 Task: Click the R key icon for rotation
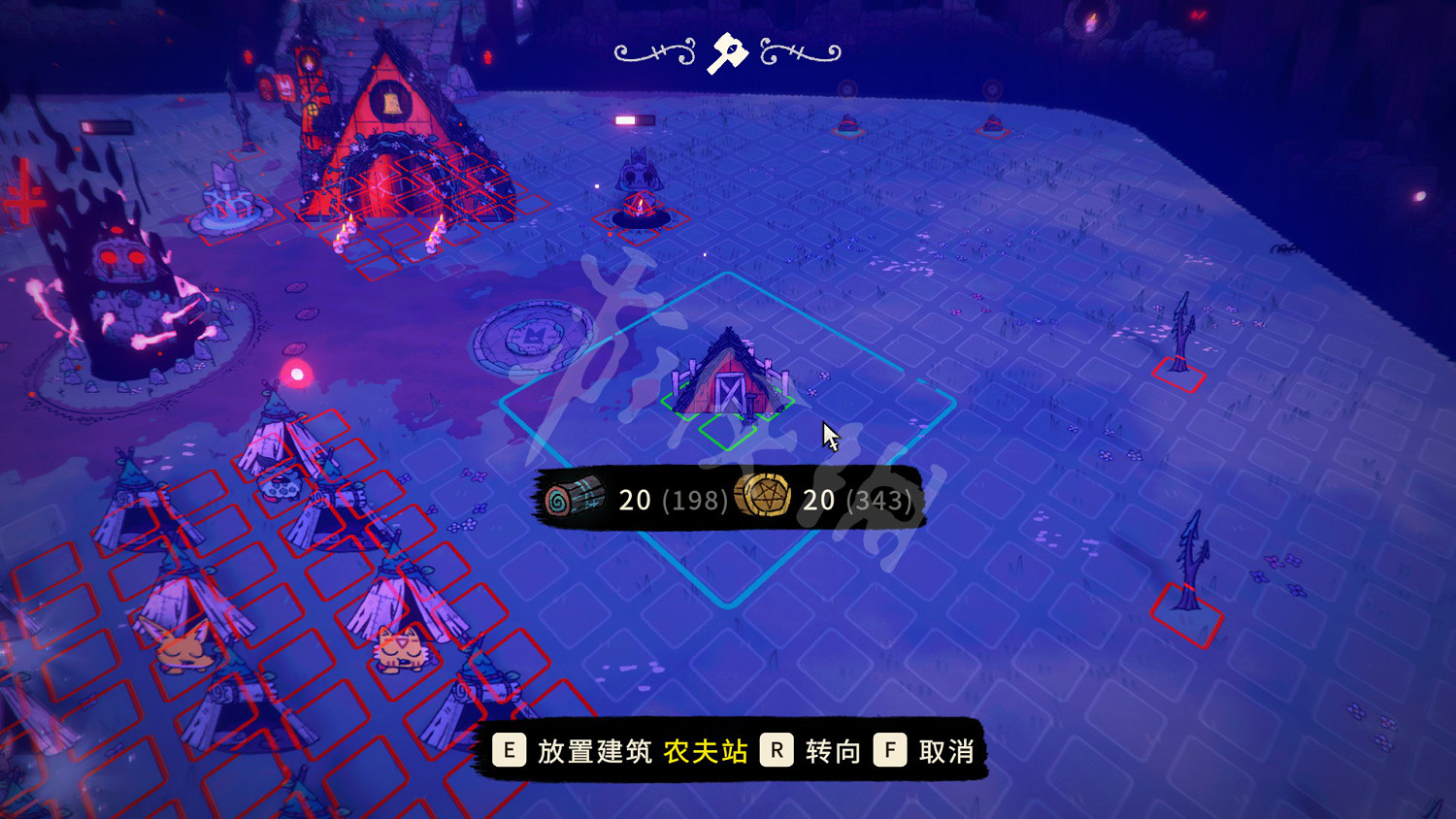[x=777, y=749]
